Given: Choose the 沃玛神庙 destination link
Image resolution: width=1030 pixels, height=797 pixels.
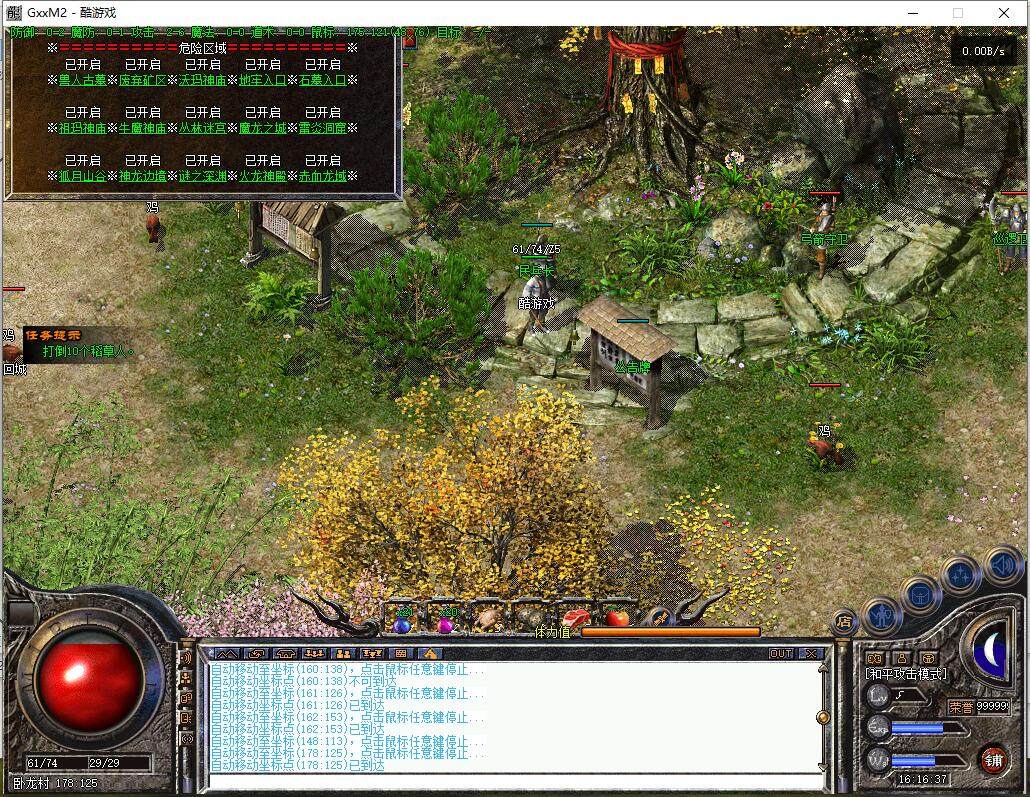Looking at the screenshot, I should [x=203, y=80].
